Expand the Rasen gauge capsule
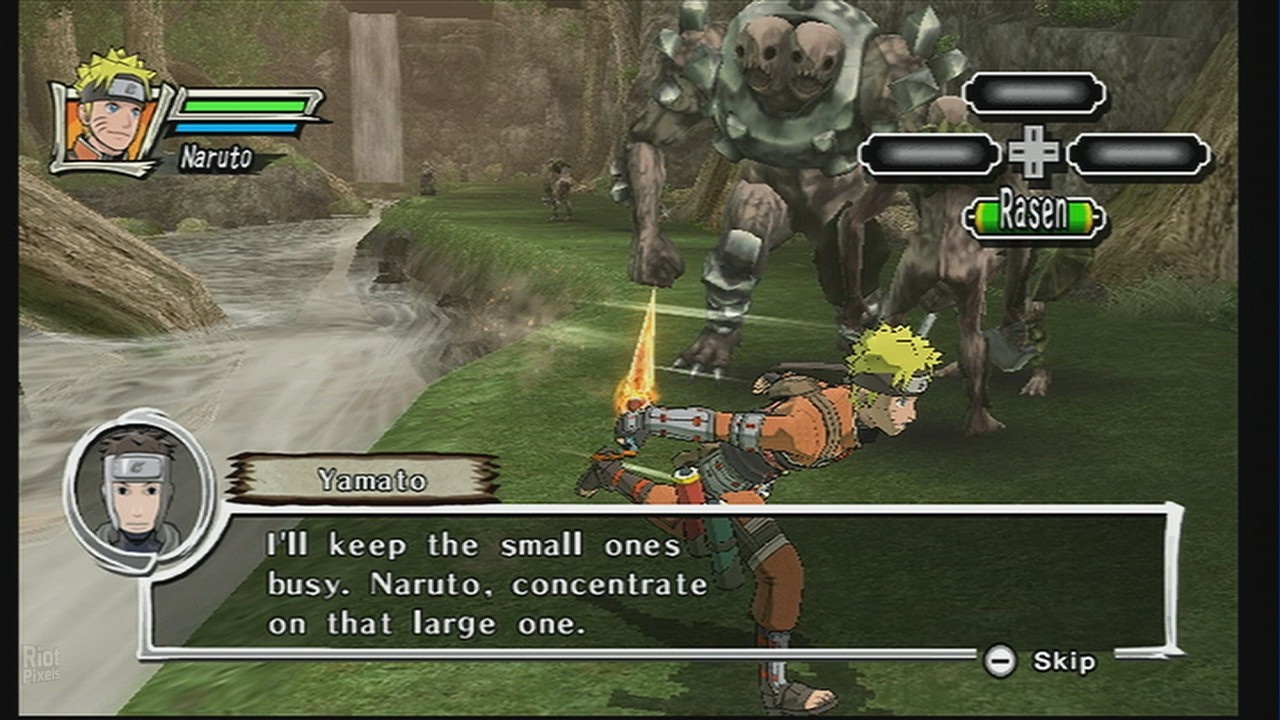 (1033, 213)
